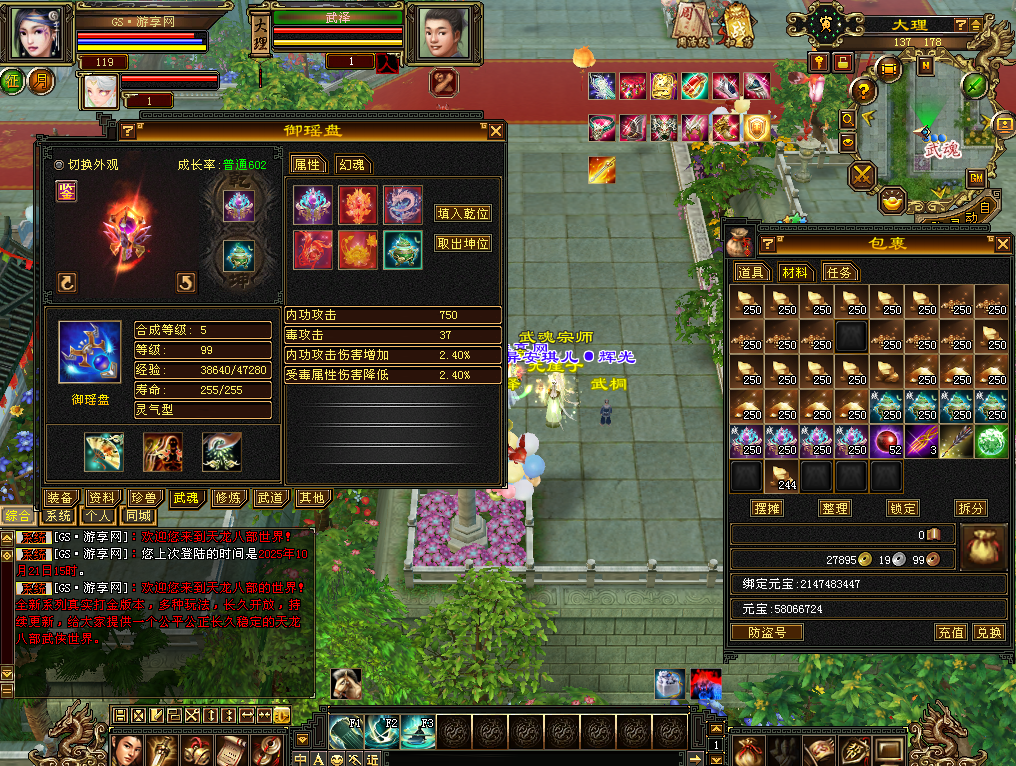
Task: Open the 充值 recharge option
Action: [x=950, y=632]
